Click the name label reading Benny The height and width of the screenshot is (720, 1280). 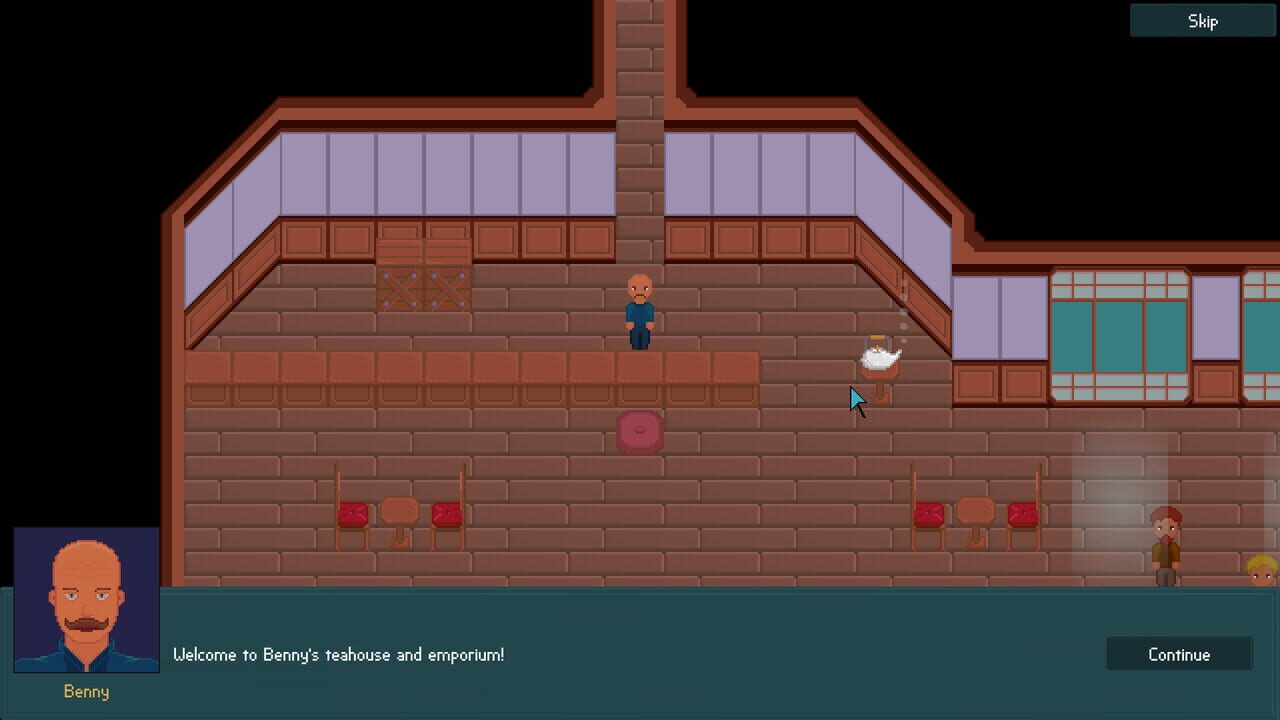[86, 691]
